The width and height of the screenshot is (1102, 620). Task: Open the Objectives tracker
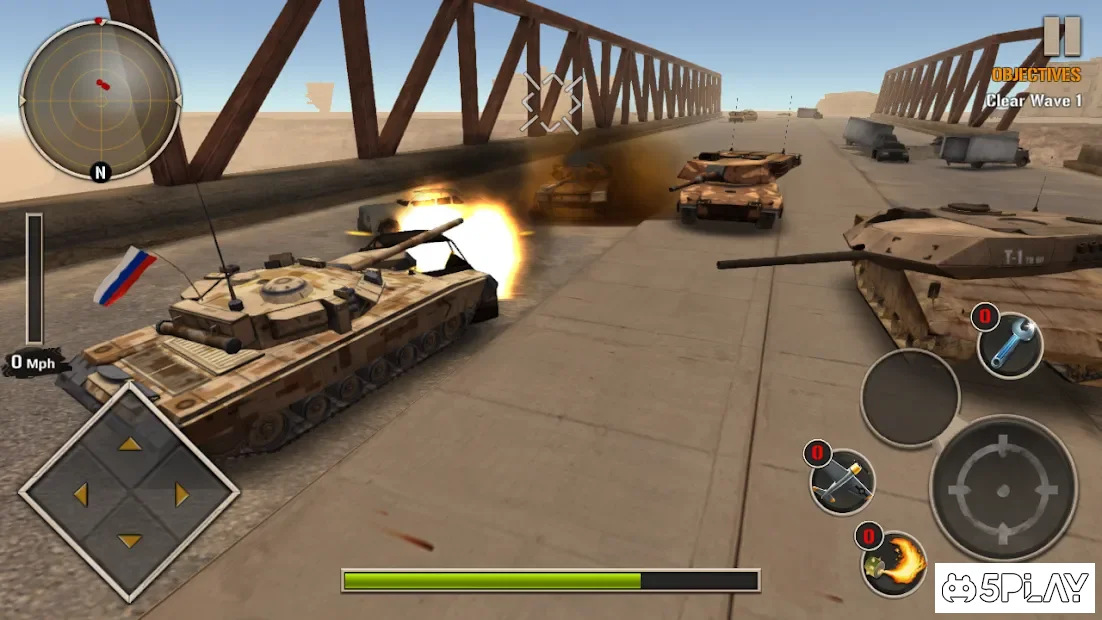tap(1036, 75)
